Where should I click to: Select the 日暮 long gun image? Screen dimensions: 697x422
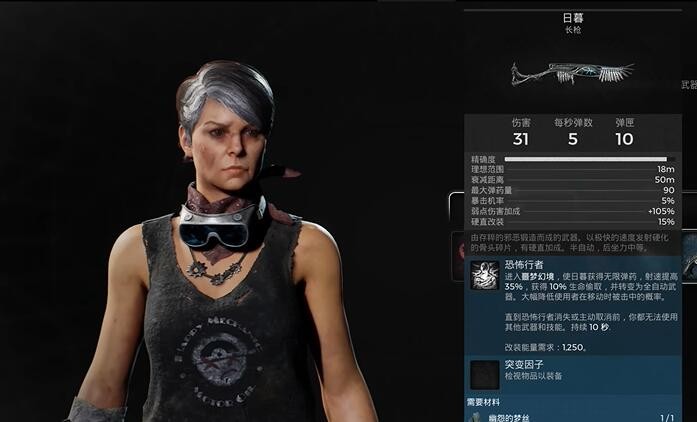[574, 74]
